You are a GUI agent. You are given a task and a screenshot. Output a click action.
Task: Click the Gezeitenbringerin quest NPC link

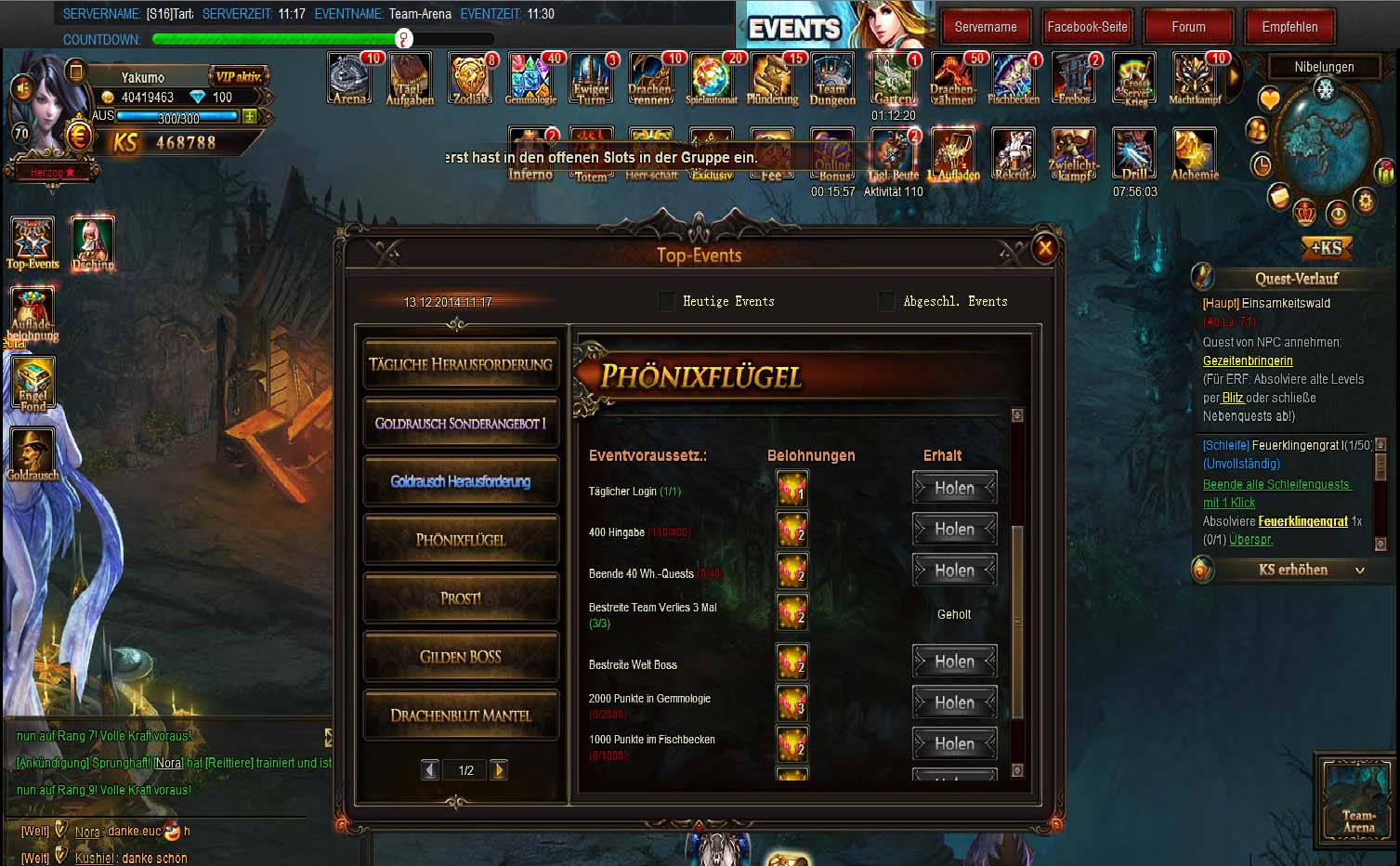(x=1248, y=361)
